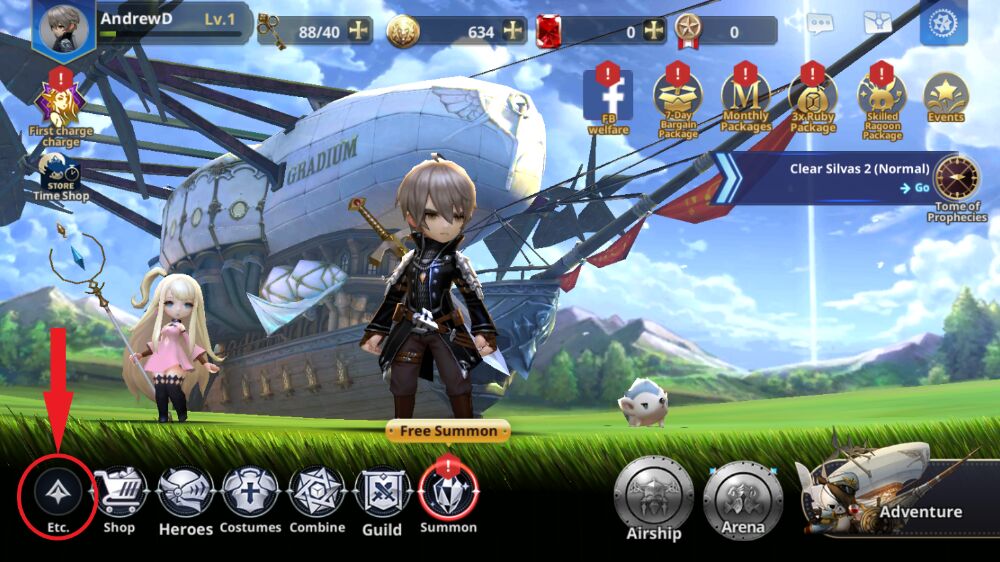Select the Combine option
This screenshot has height=562, width=1000.
point(317,494)
